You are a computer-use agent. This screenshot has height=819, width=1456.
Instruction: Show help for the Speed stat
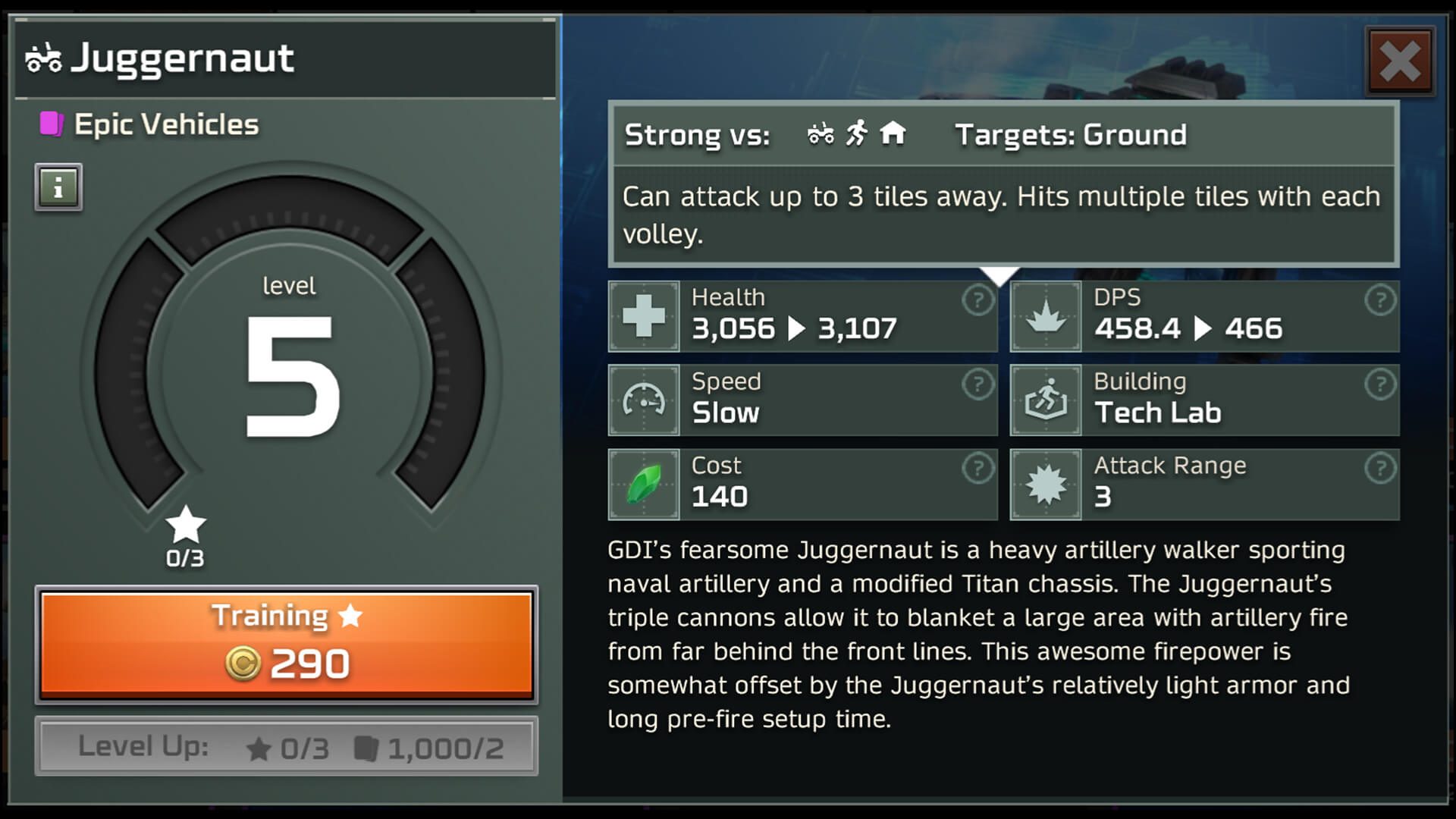point(977,384)
